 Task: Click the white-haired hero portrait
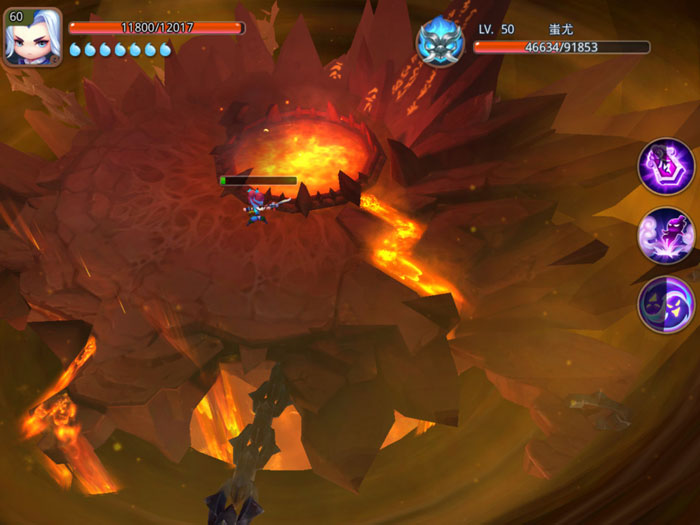click(x=33, y=37)
